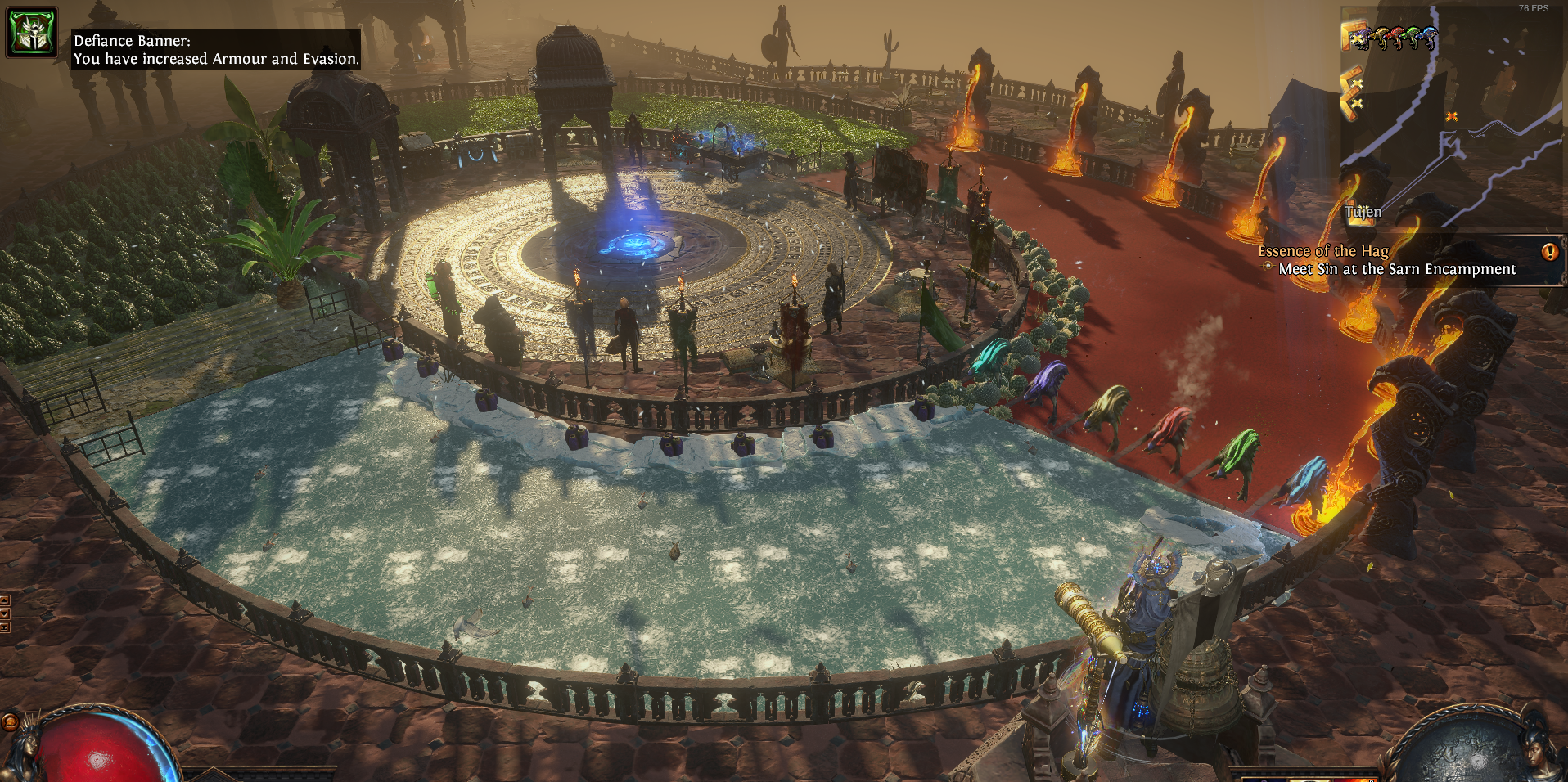The width and height of the screenshot is (1568, 782).
Task: Select the Essence of the Hag quest tracker
Action: point(1322,251)
